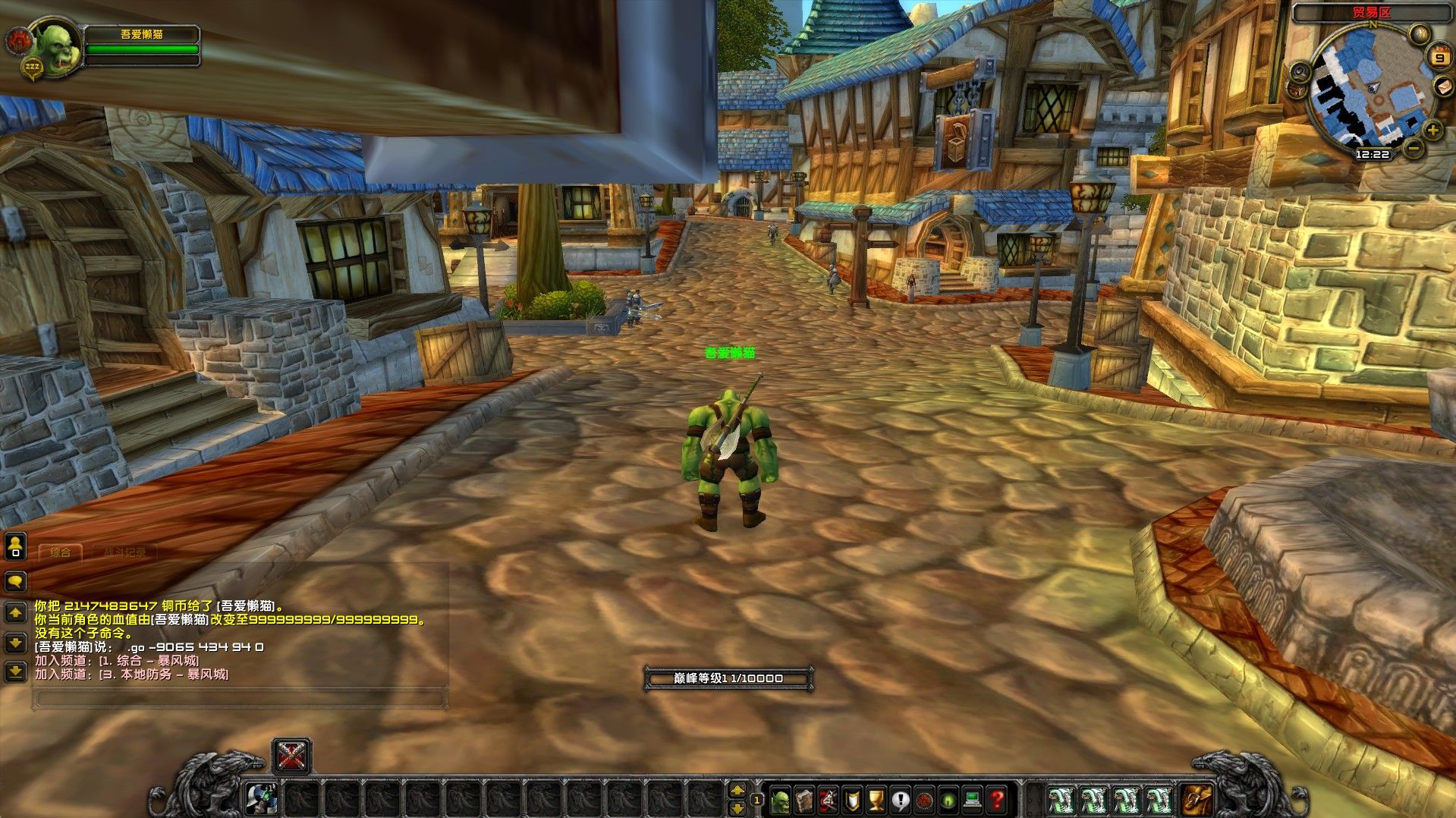Open achievements with the shield icon
The height and width of the screenshot is (818, 1456).
point(853,800)
